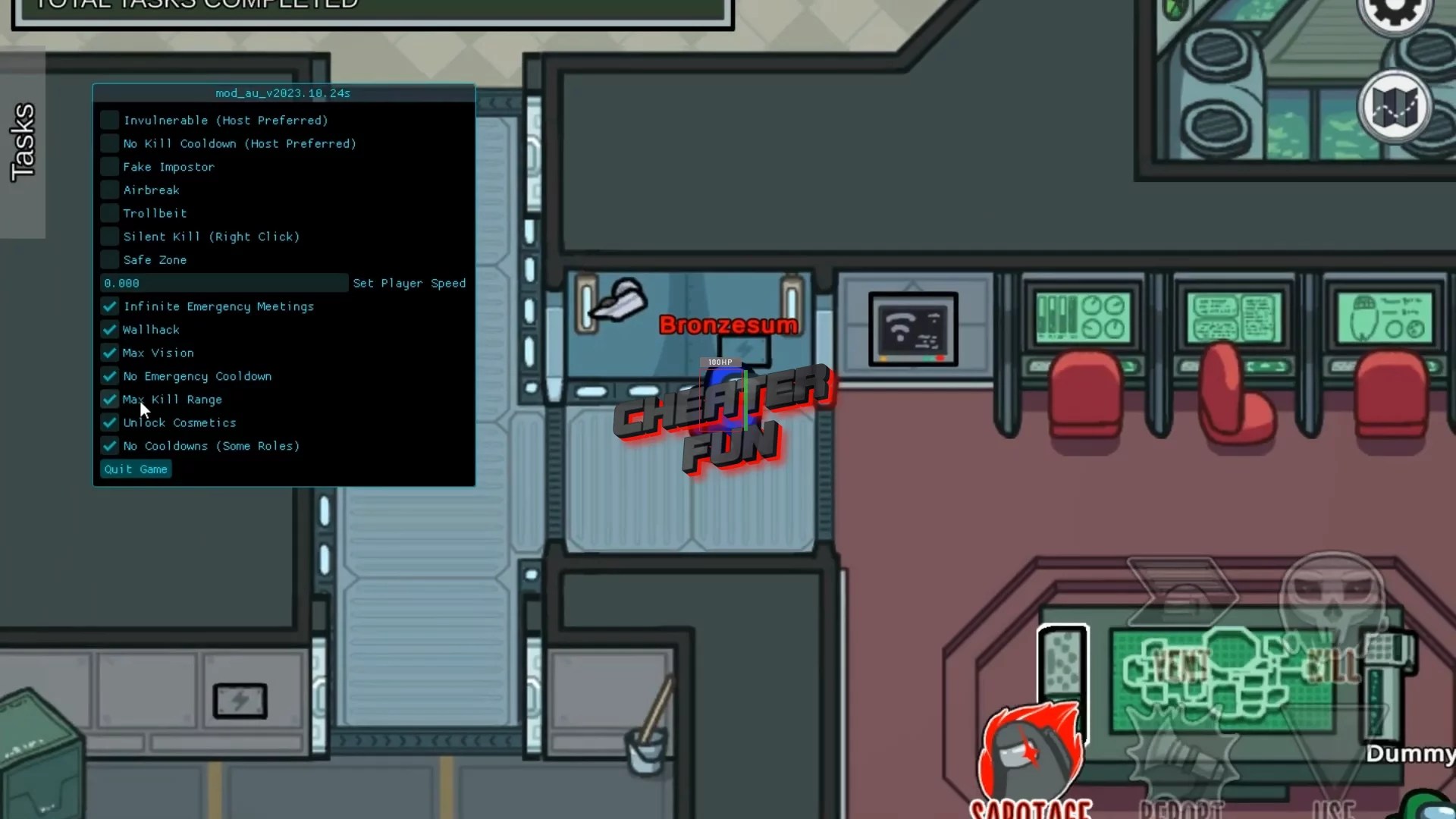The height and width of the screenshot is (819, 1456).
Task: Enable the Invulnerable cheat option
Action: coord(109,120)
